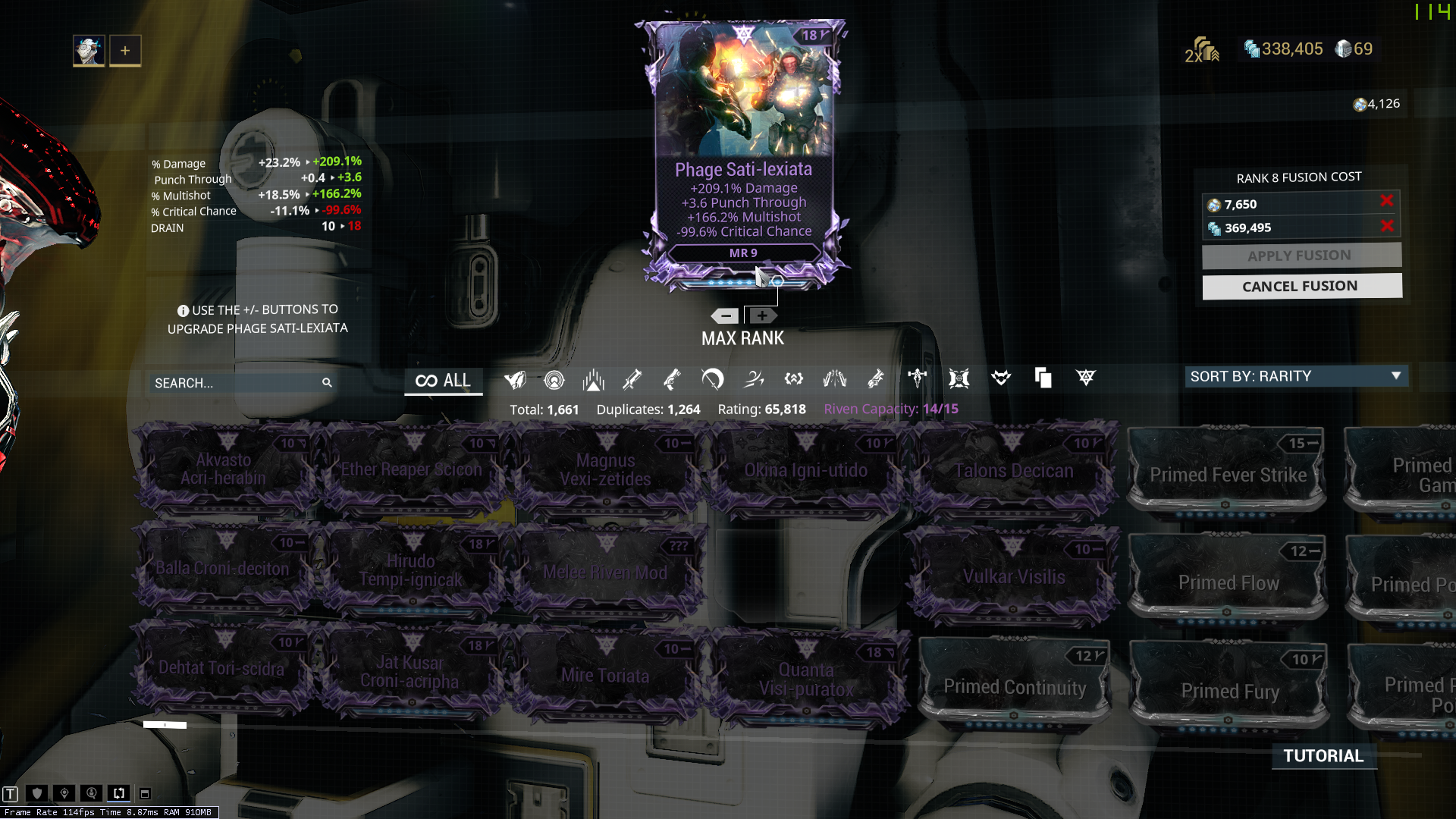
Task: Open the Sort By Rarity dropdown
Action: coord(1296,376)
